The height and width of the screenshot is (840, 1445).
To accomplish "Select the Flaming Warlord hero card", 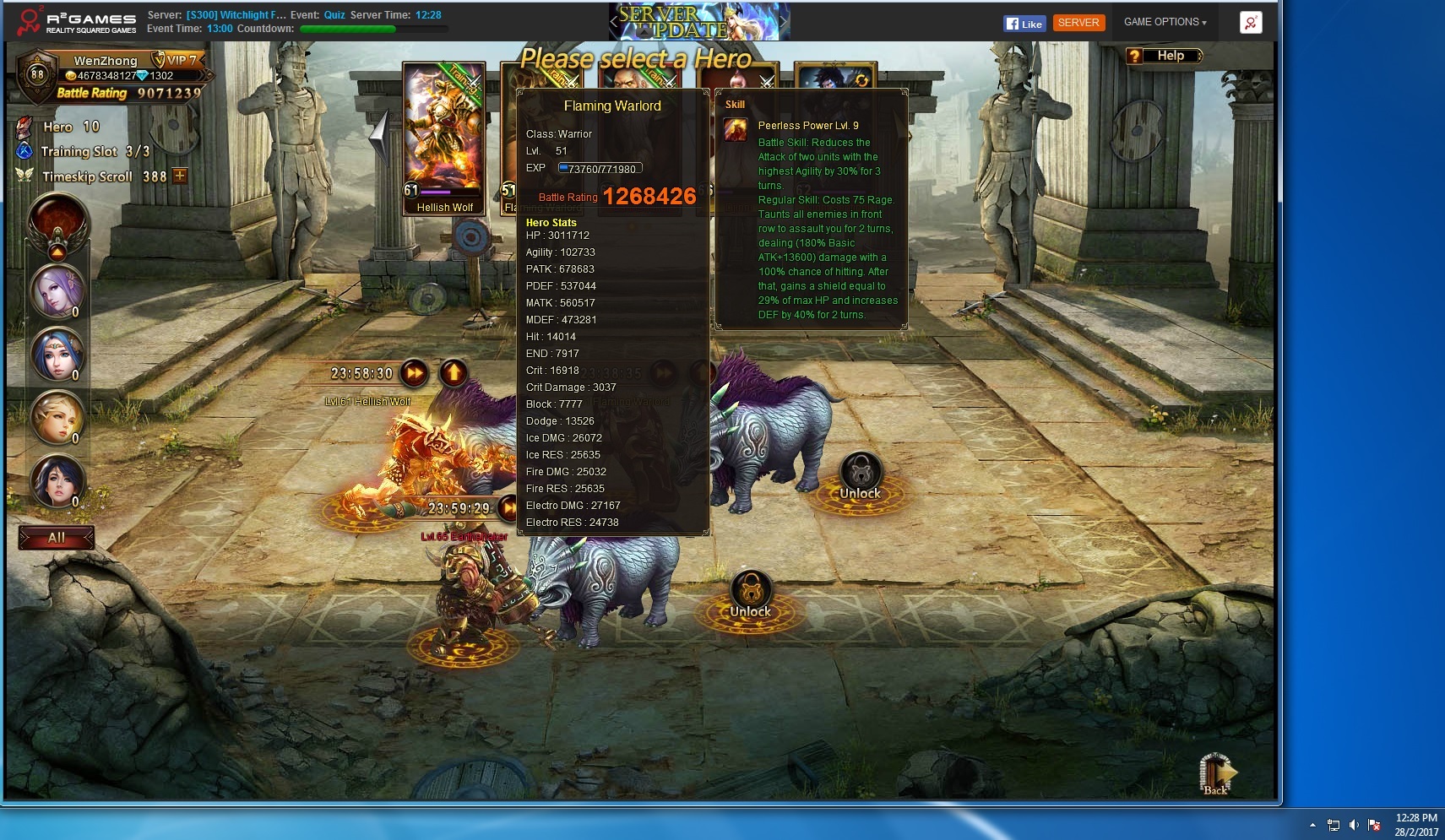I will (508, 135).
